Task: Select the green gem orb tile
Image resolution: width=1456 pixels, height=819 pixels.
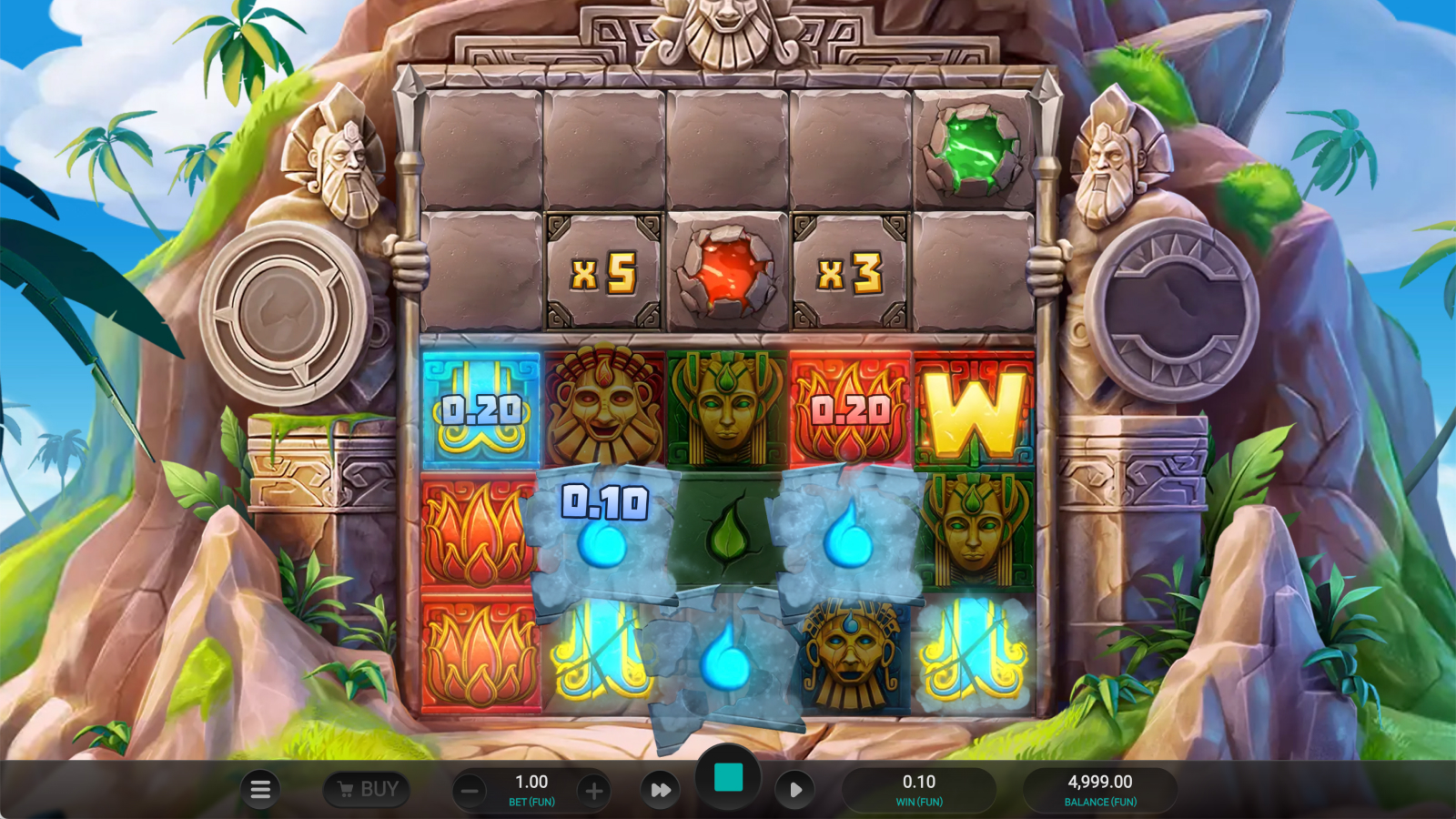Action: [976, 150]
